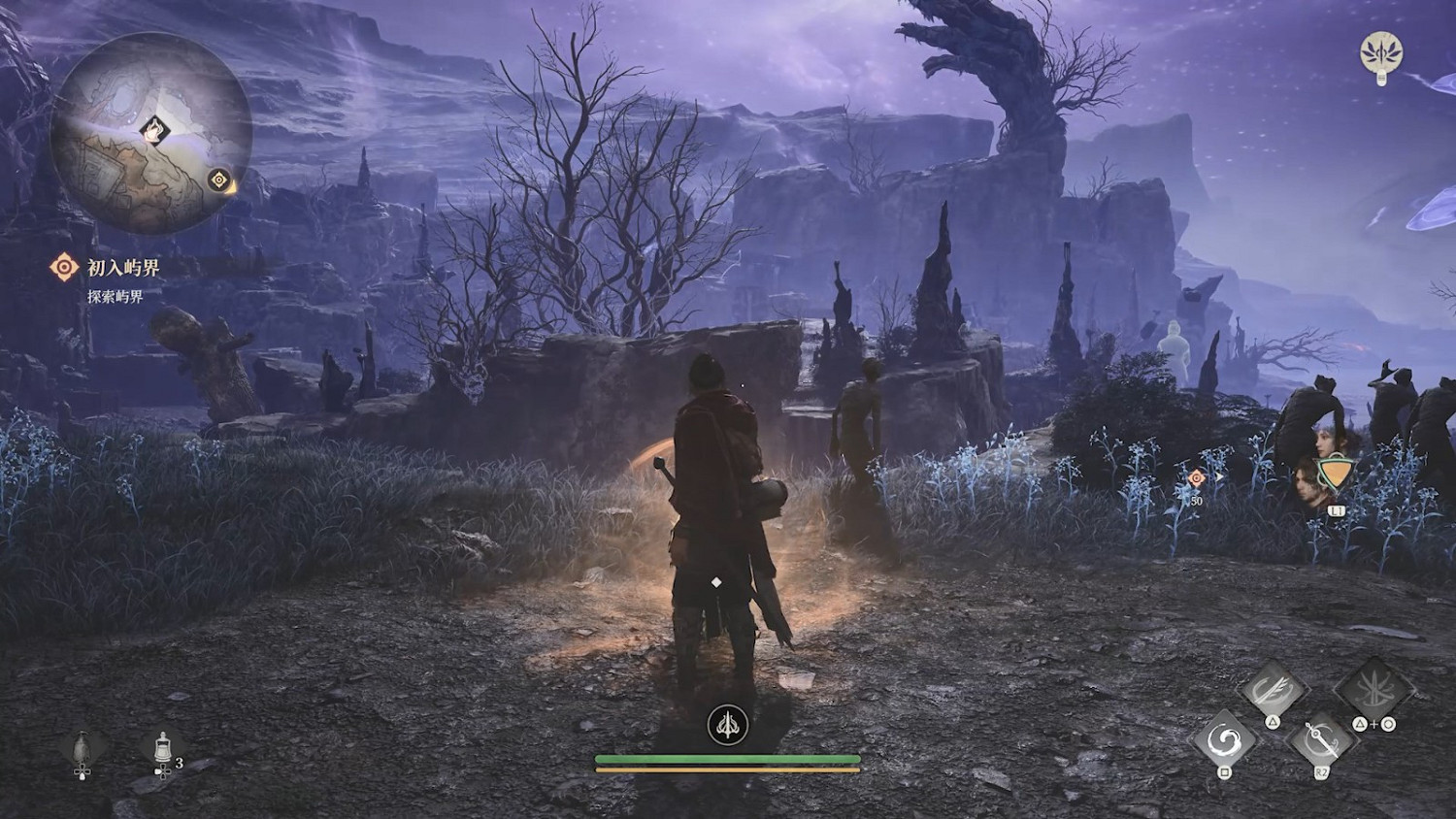
Task: Click the companion character portrait in the grass
Action: tap(1305, 483)
